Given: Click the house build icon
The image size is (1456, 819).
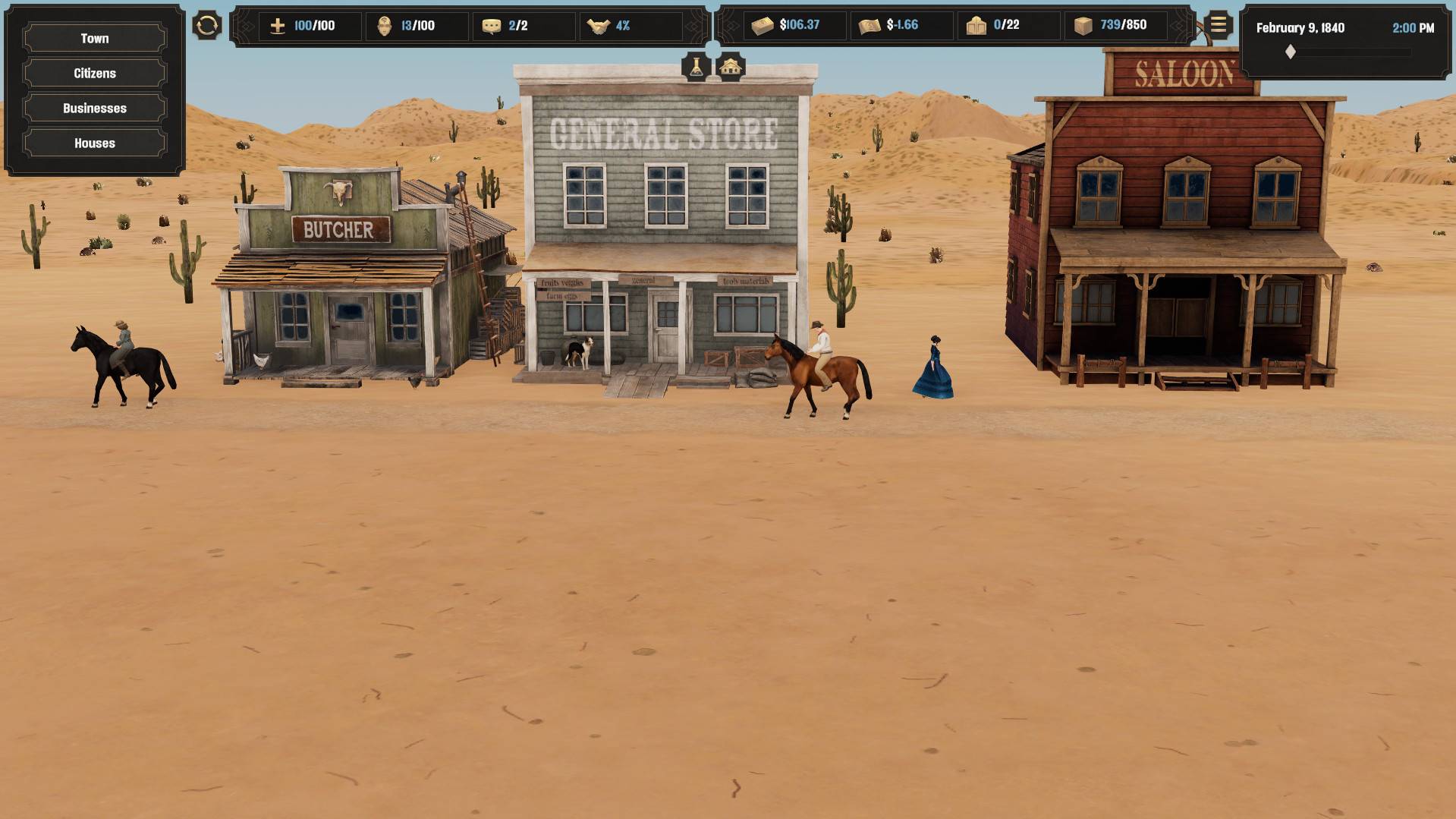Looking at the screenshot, I should (730, 68).
